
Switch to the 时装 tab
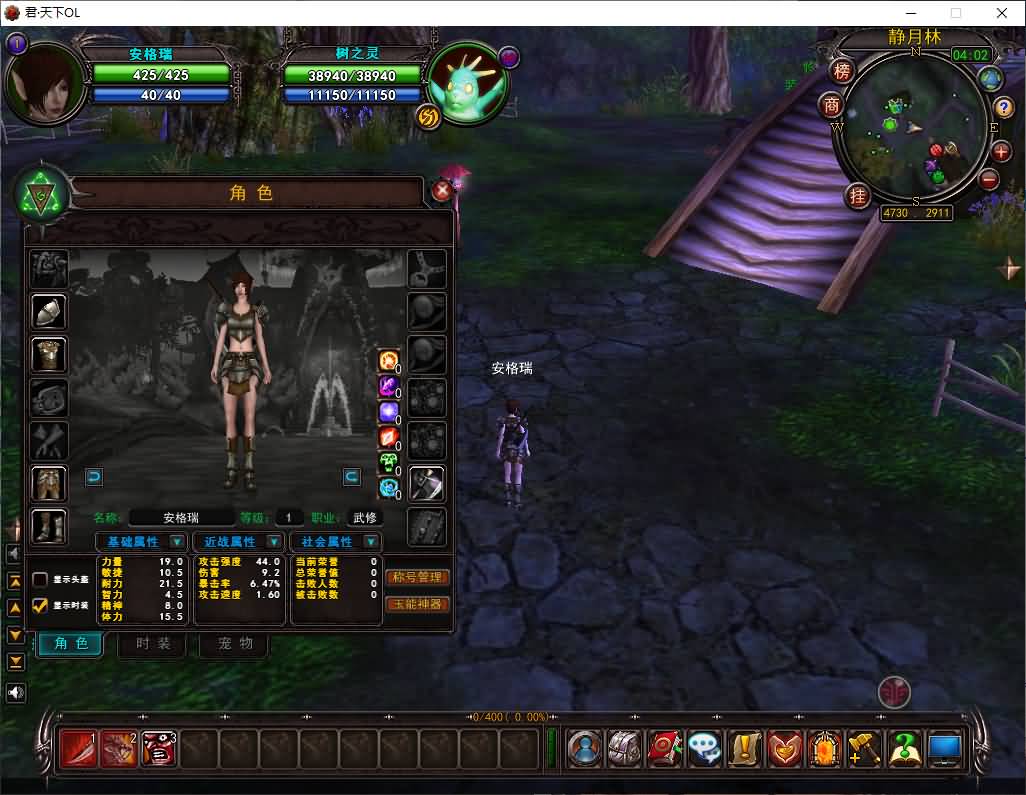coord(153,643)
